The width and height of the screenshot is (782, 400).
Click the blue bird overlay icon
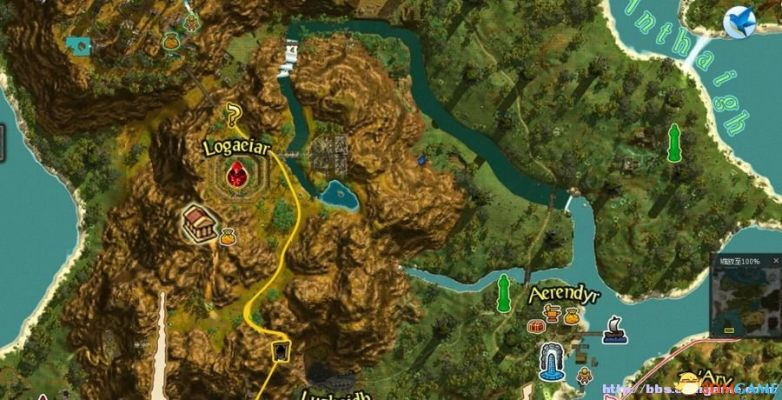point(740,21)
